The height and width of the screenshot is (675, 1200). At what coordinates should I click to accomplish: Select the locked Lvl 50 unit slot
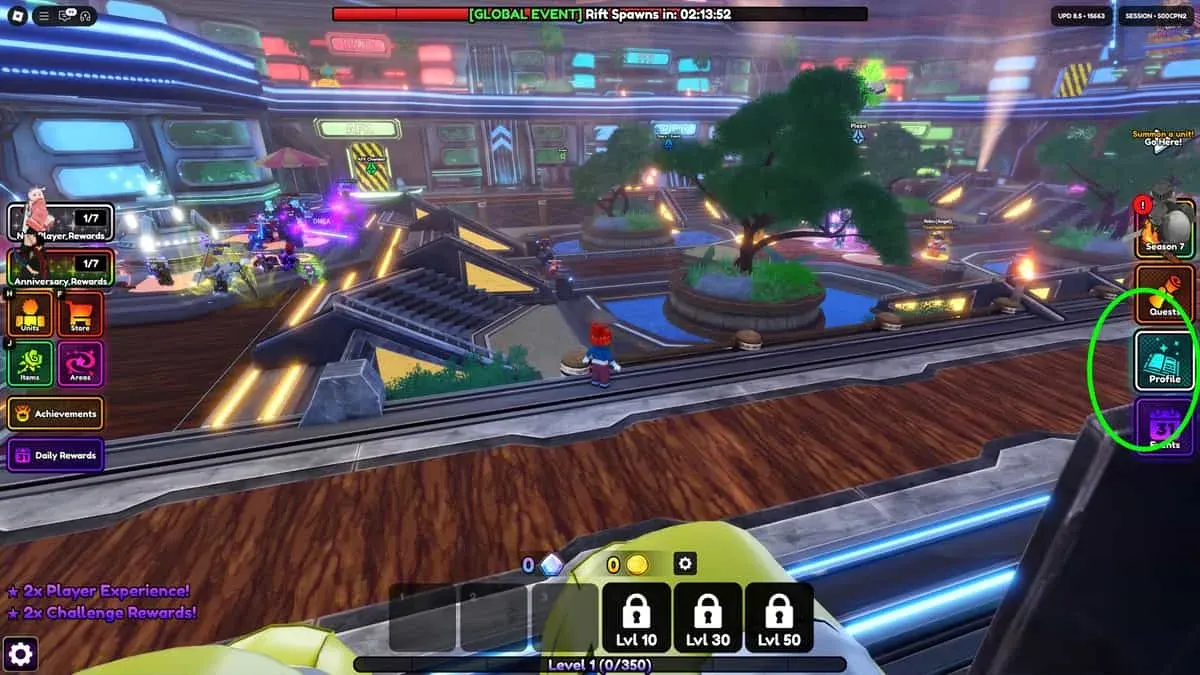[x=779, y=617]
